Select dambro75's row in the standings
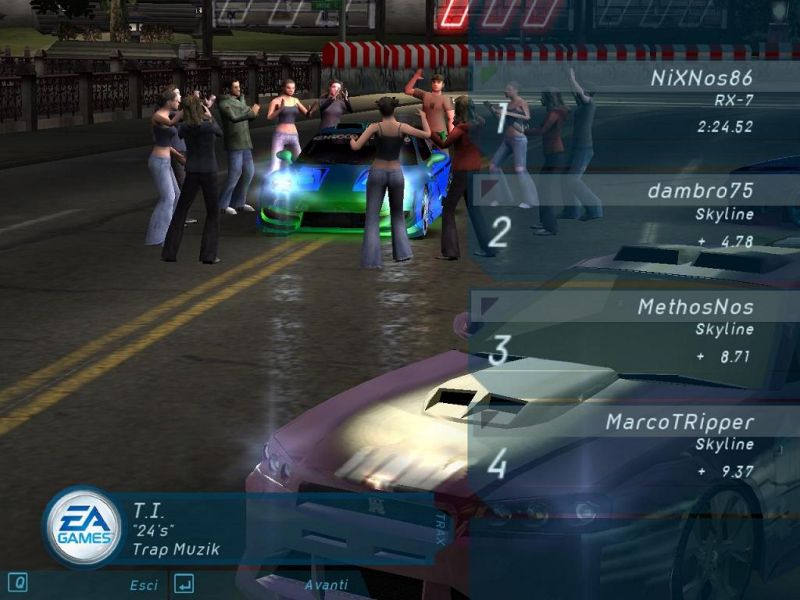Image resolution: width=800 pixels, height=600 pixels. (x=635, y=213)
